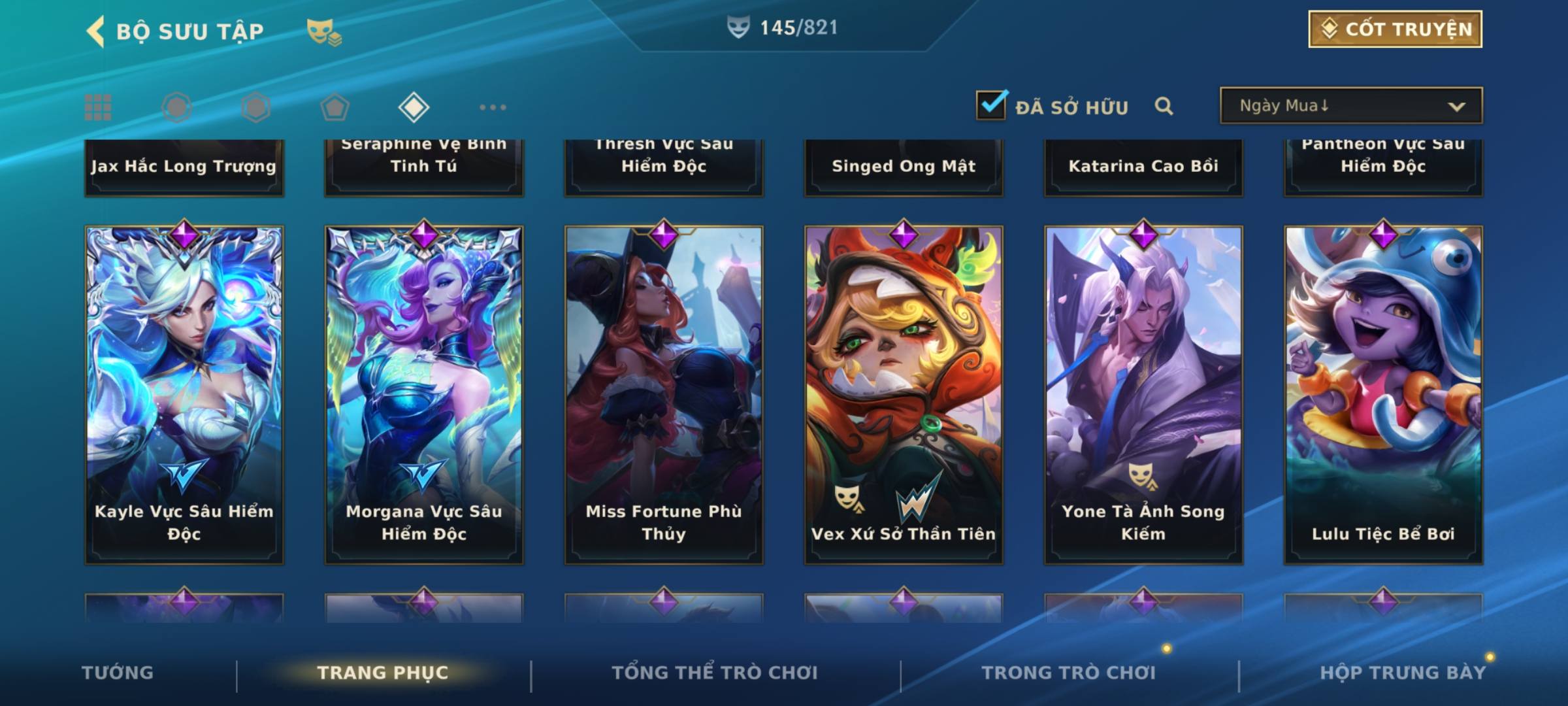Open the Cốt Truyện button
This screenshot has height=706, width=1568.
pyautogui.click(x=1395, y=29)
